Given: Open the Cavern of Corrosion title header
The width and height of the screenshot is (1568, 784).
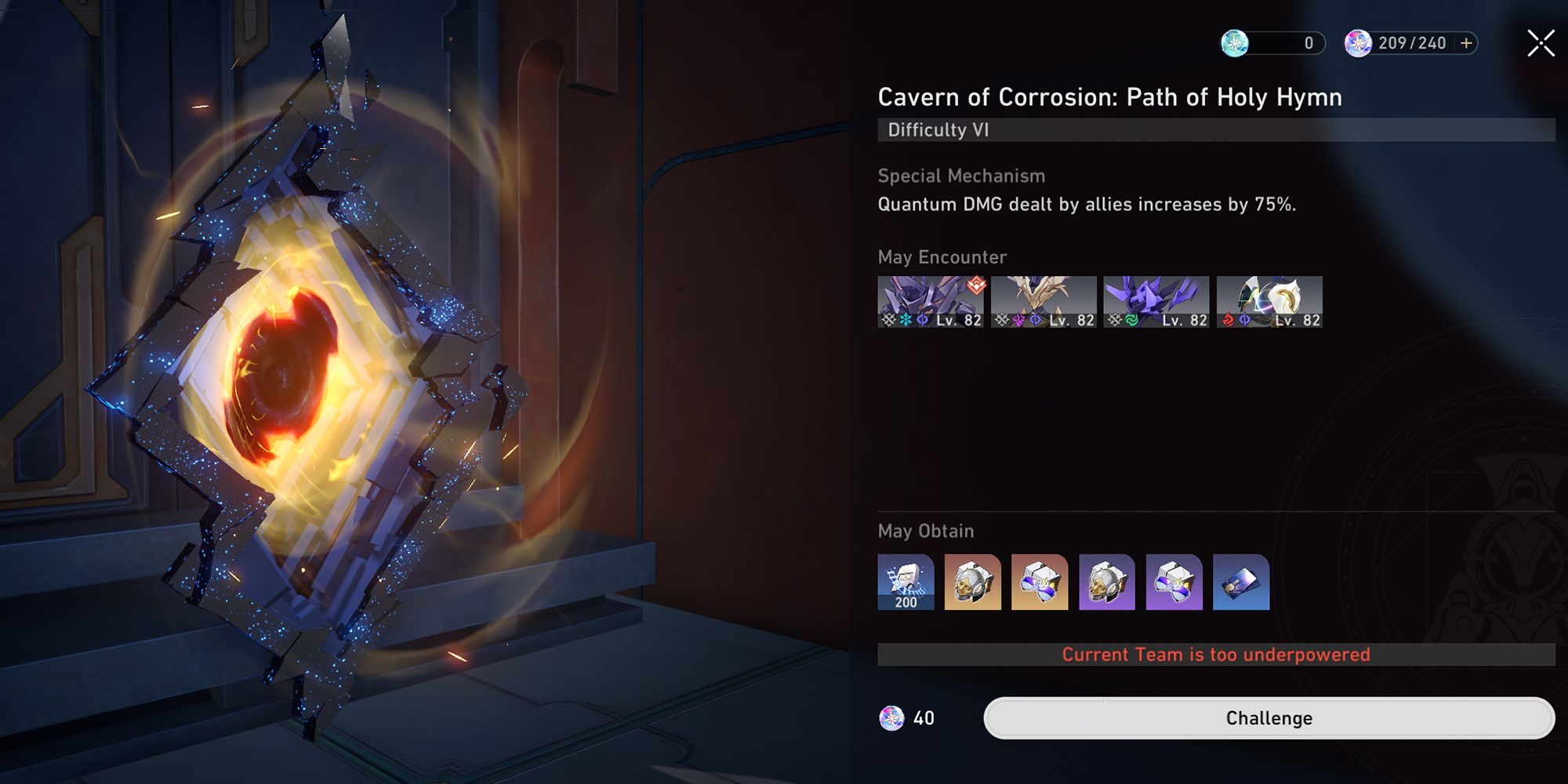Looking at the screenshot, I should click(1110, 97).
